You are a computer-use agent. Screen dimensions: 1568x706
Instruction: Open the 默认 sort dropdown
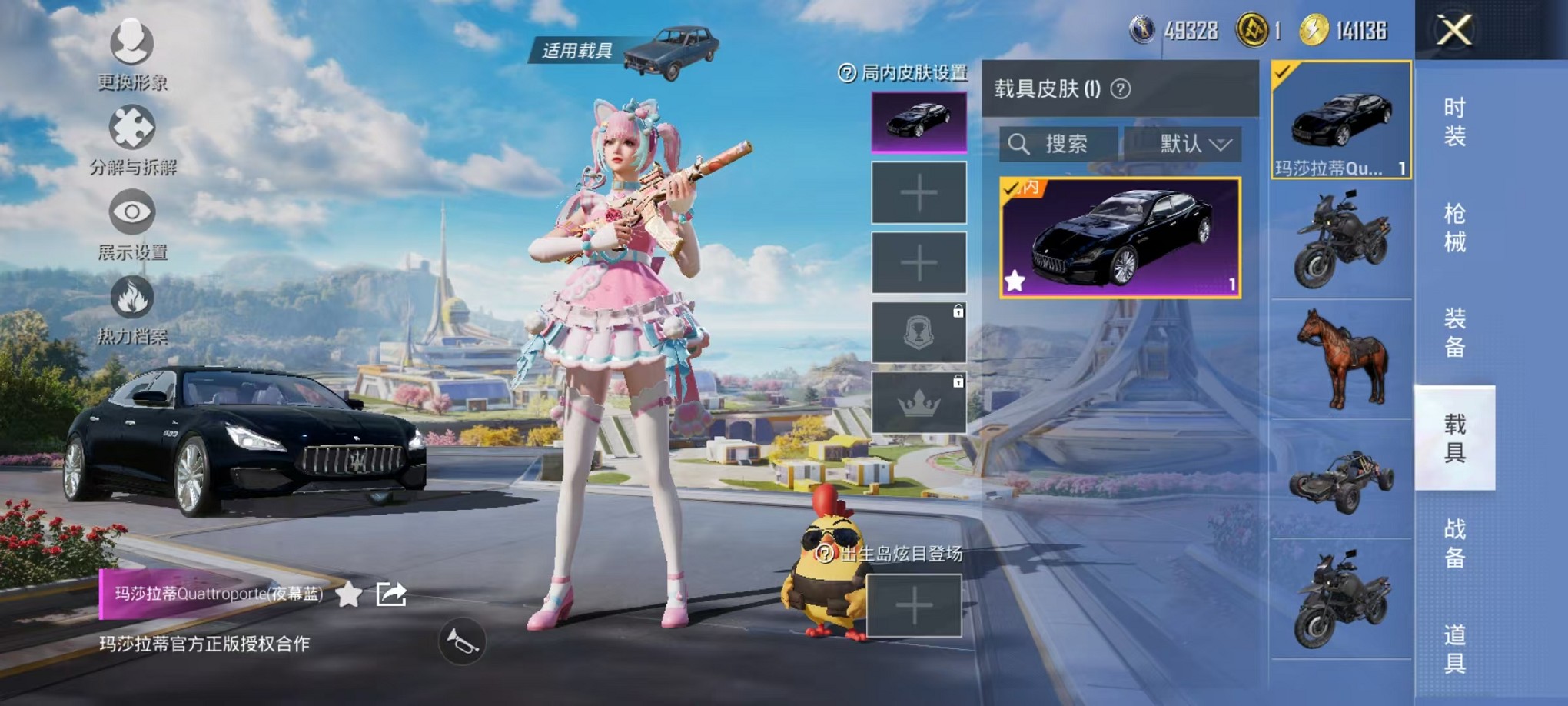(x=1186, y=143)
